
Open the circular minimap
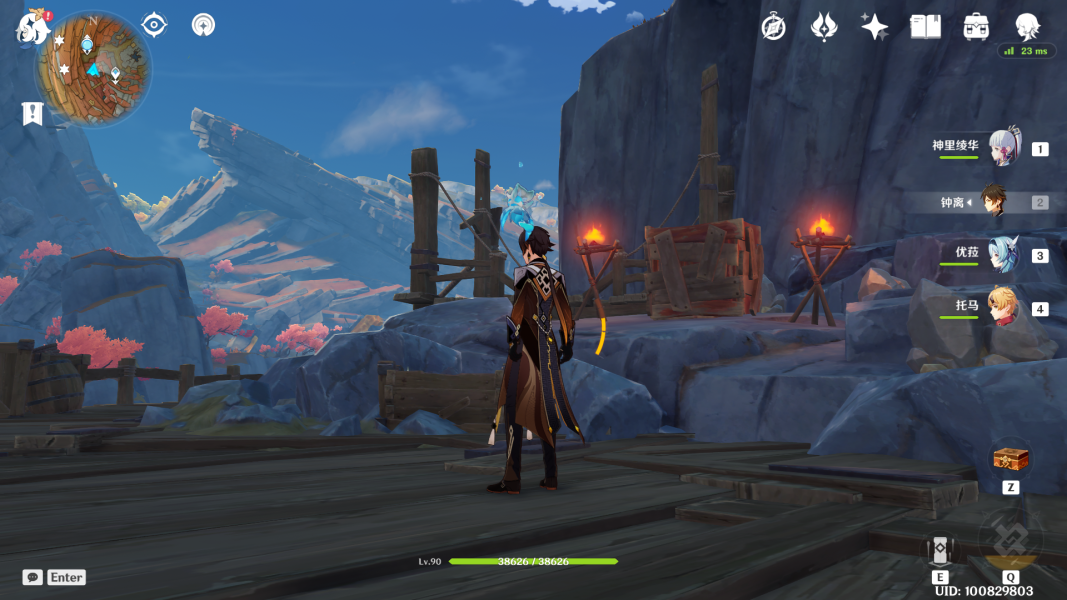[94, 68]
